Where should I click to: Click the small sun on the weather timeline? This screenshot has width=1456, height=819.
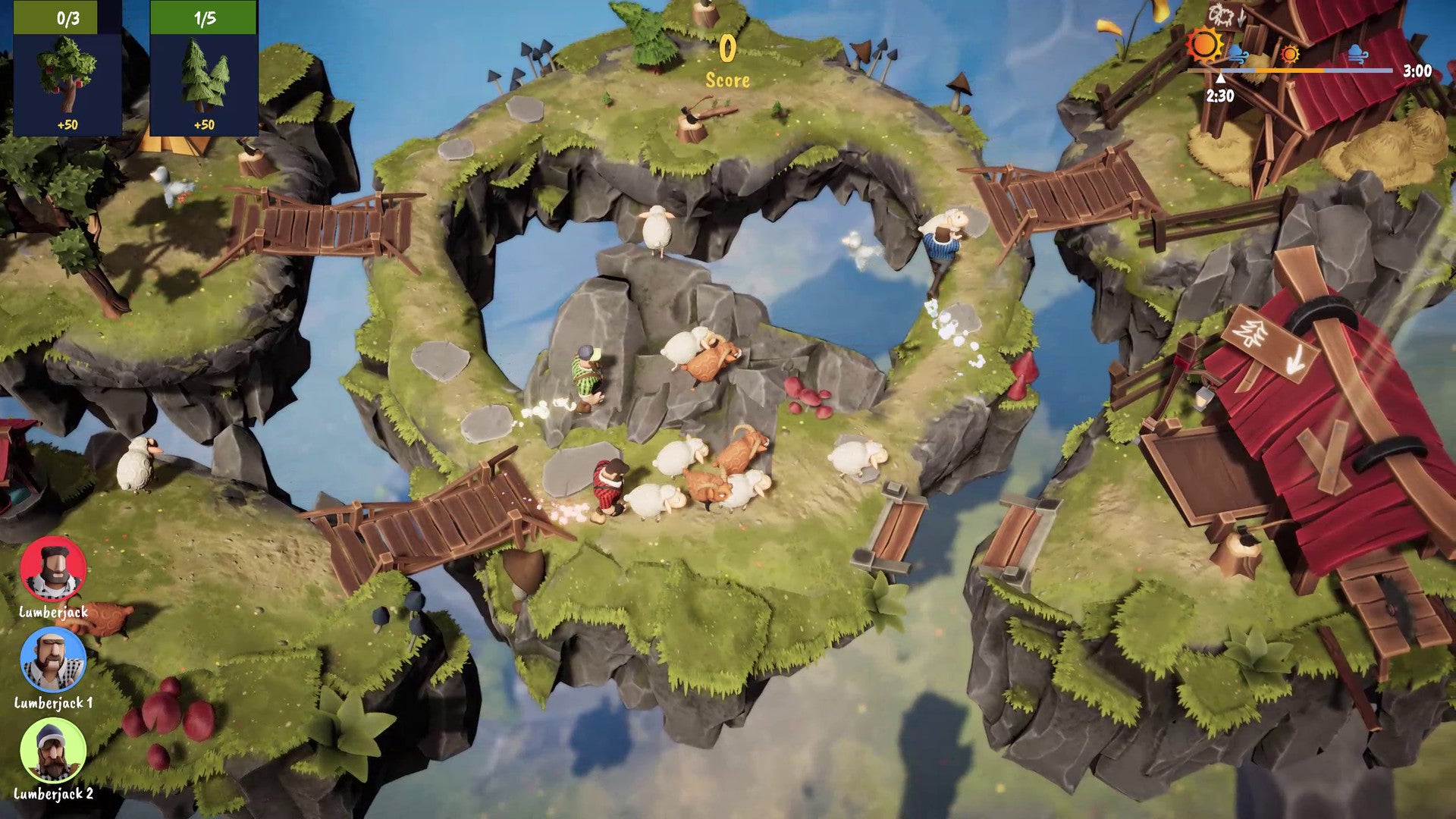coord(1289,54)
